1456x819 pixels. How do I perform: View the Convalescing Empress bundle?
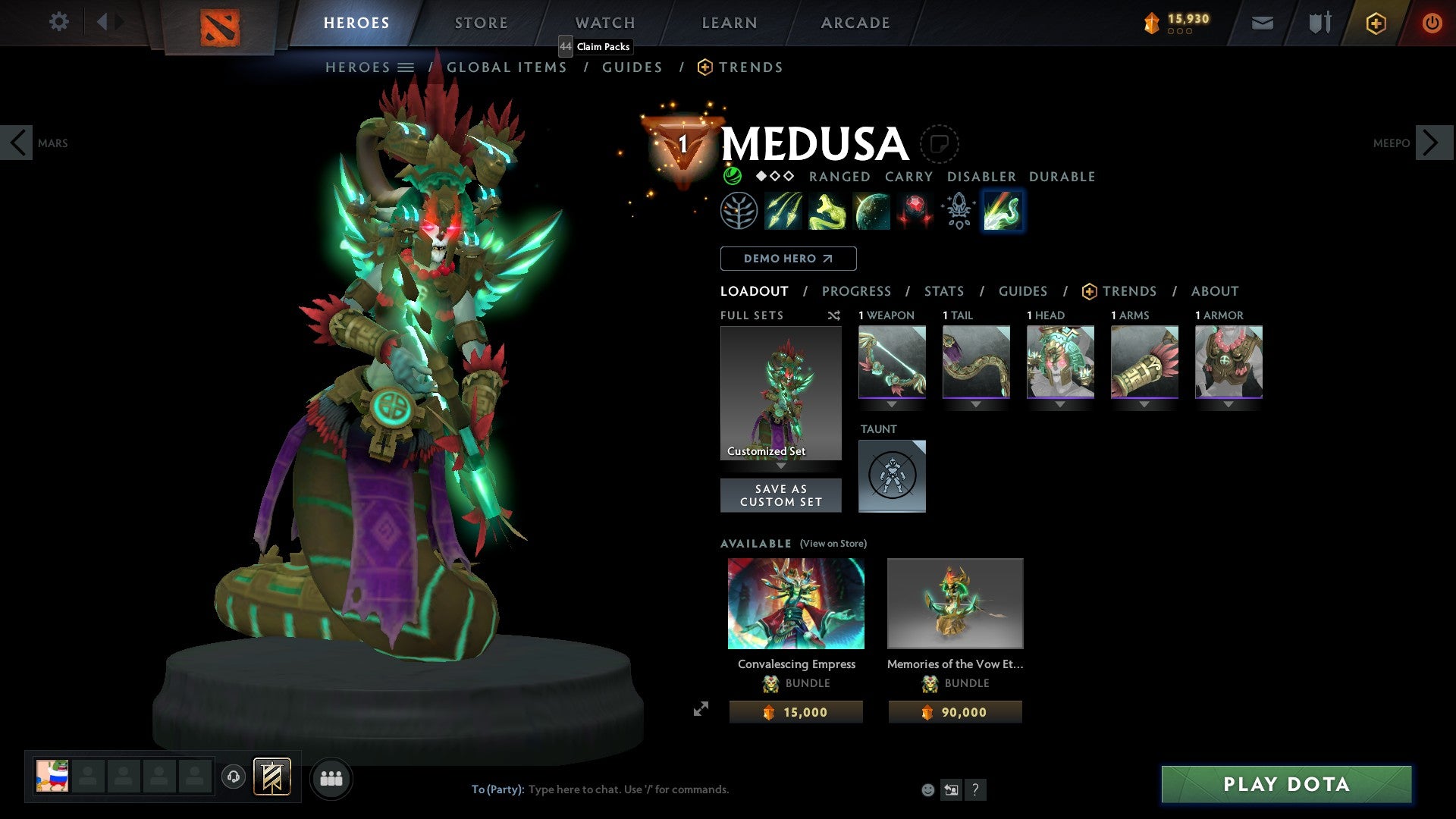pyautogui.click(x=795, y=604)
